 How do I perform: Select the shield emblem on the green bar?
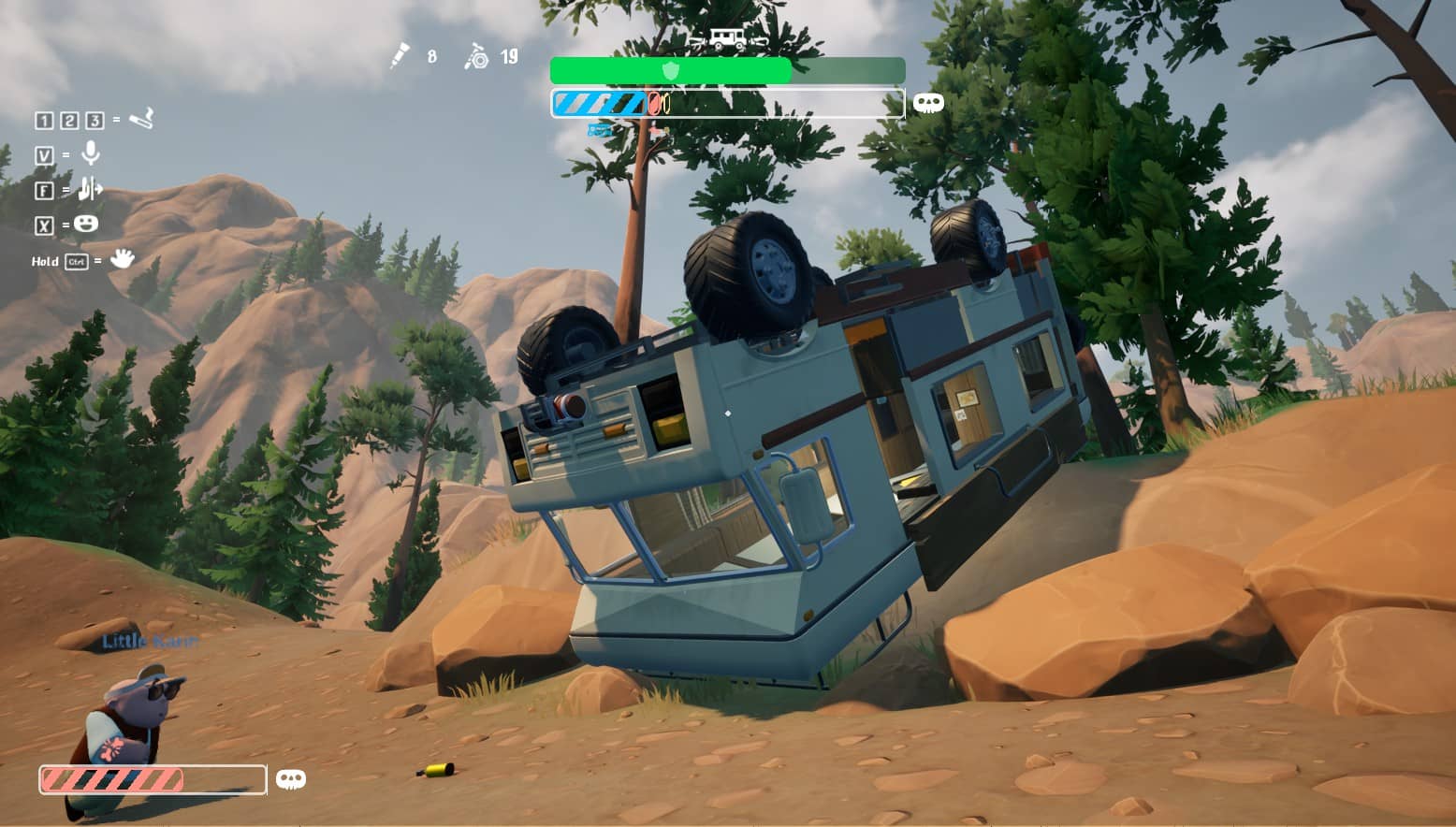[x=671, y=71]
